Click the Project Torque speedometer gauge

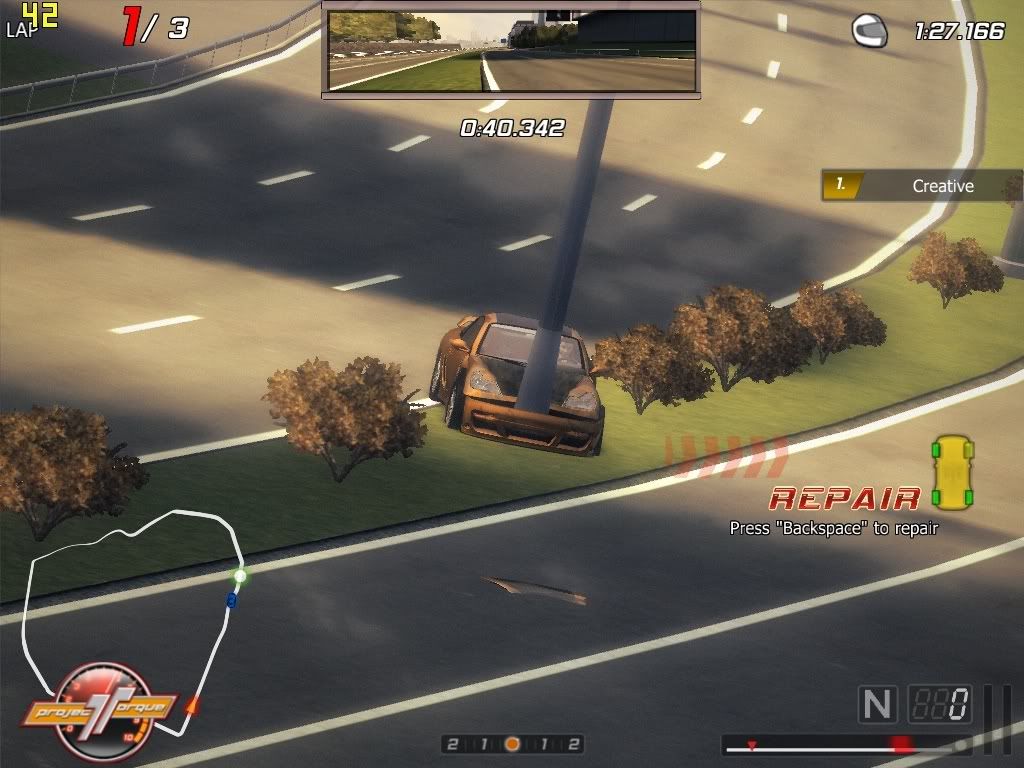[100, 712]
